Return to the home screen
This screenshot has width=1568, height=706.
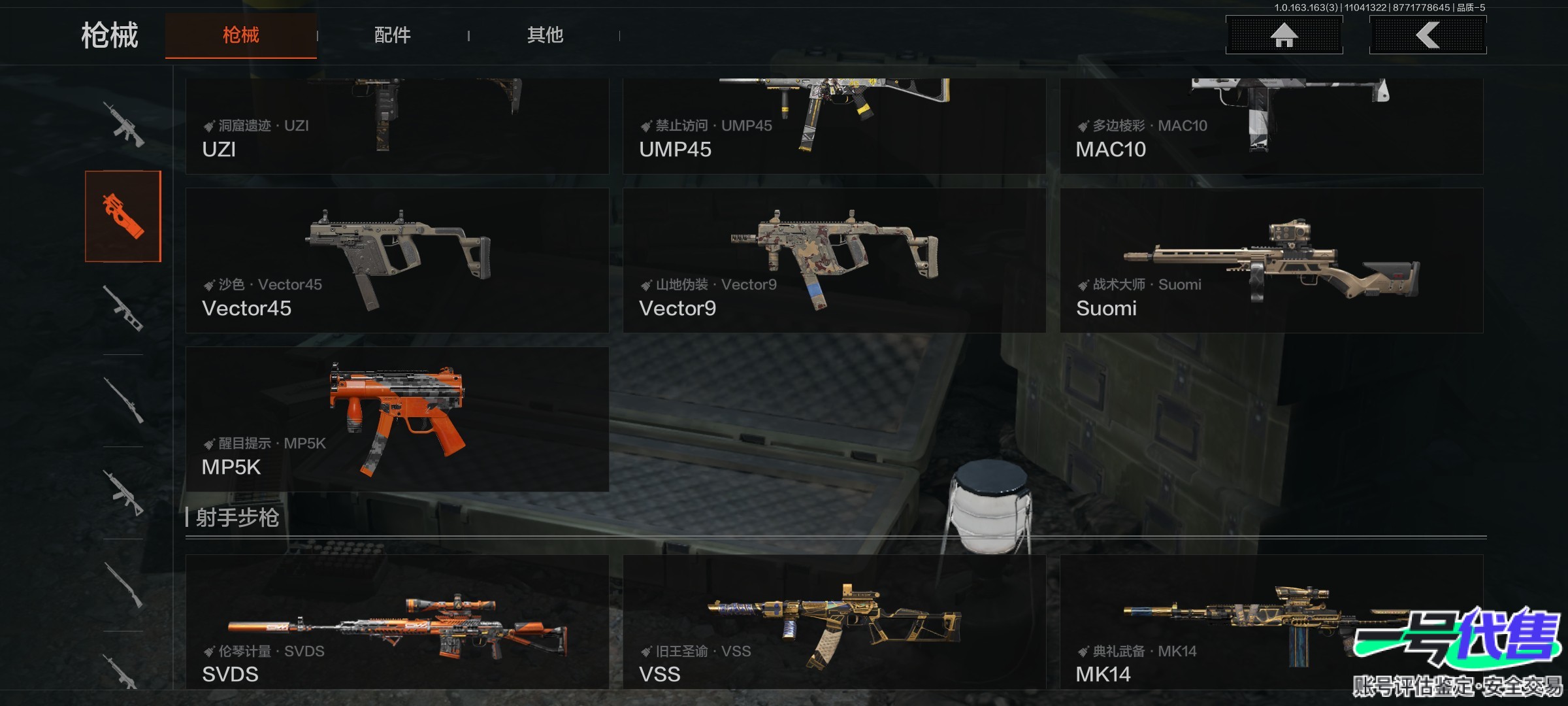coord(1284,35)
